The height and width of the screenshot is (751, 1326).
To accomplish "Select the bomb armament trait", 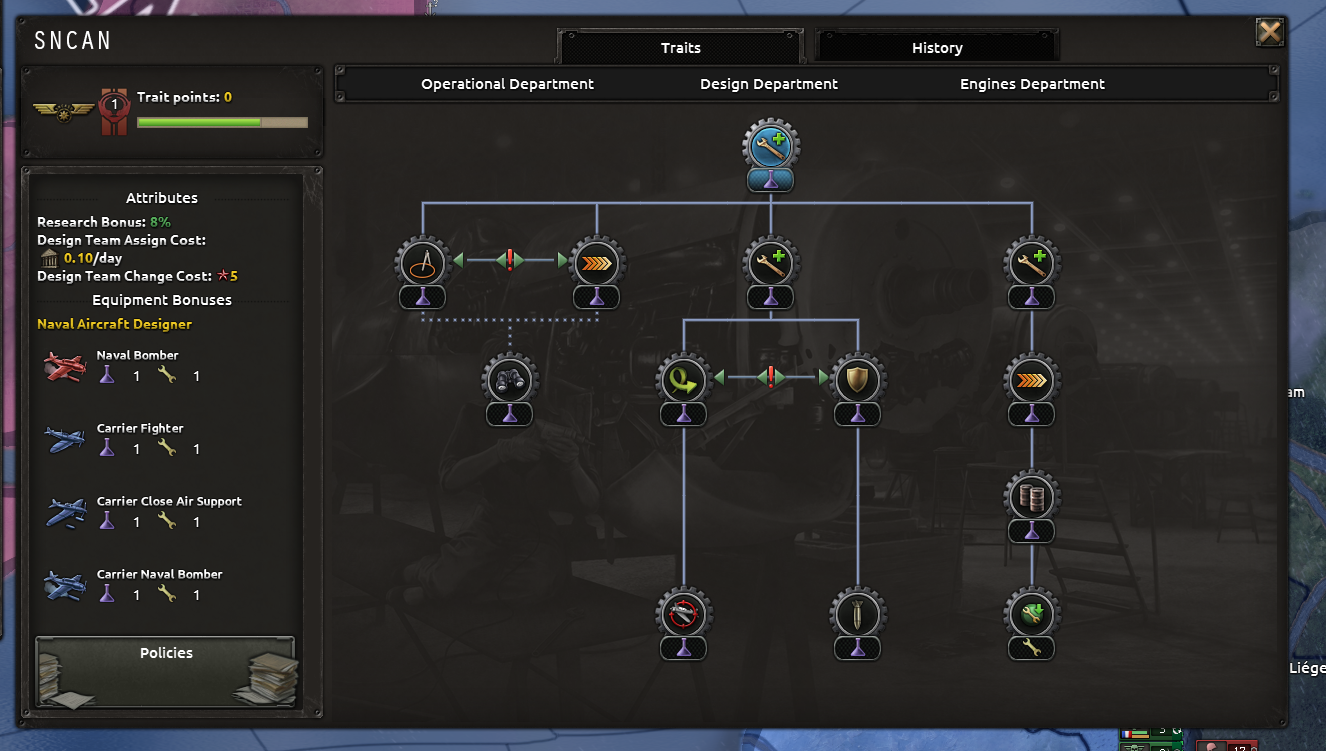I will 857,614.
